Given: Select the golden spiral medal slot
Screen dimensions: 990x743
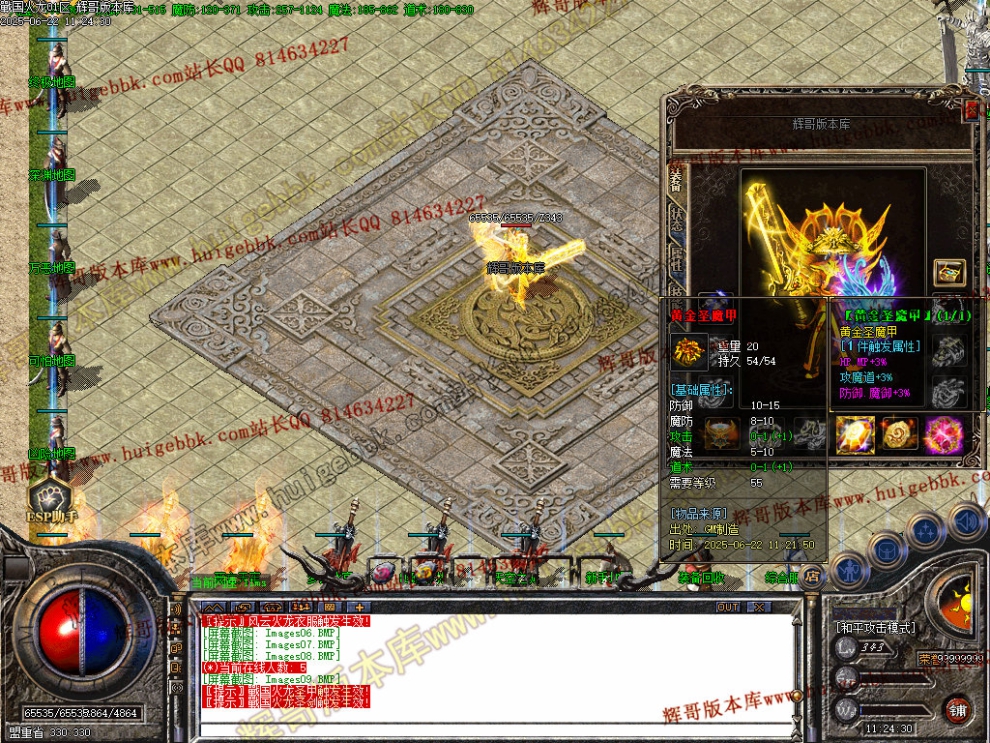Looking at the screenshot, I should 899,435.
